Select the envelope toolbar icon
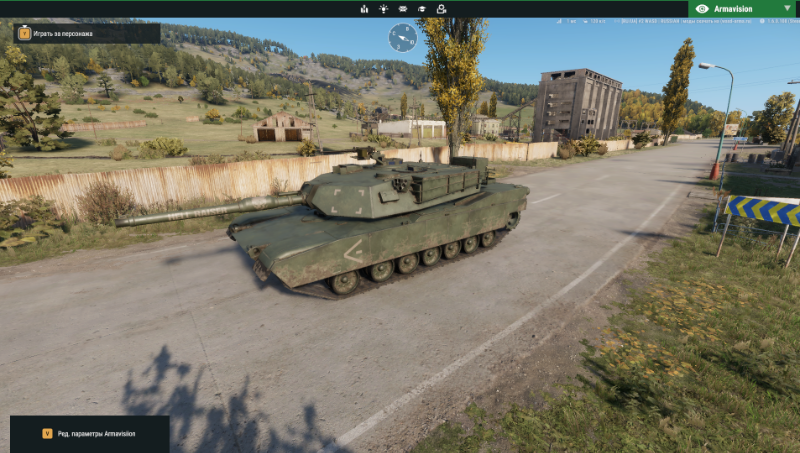This screenshot has width=800, height=453. tap(403, 9)
